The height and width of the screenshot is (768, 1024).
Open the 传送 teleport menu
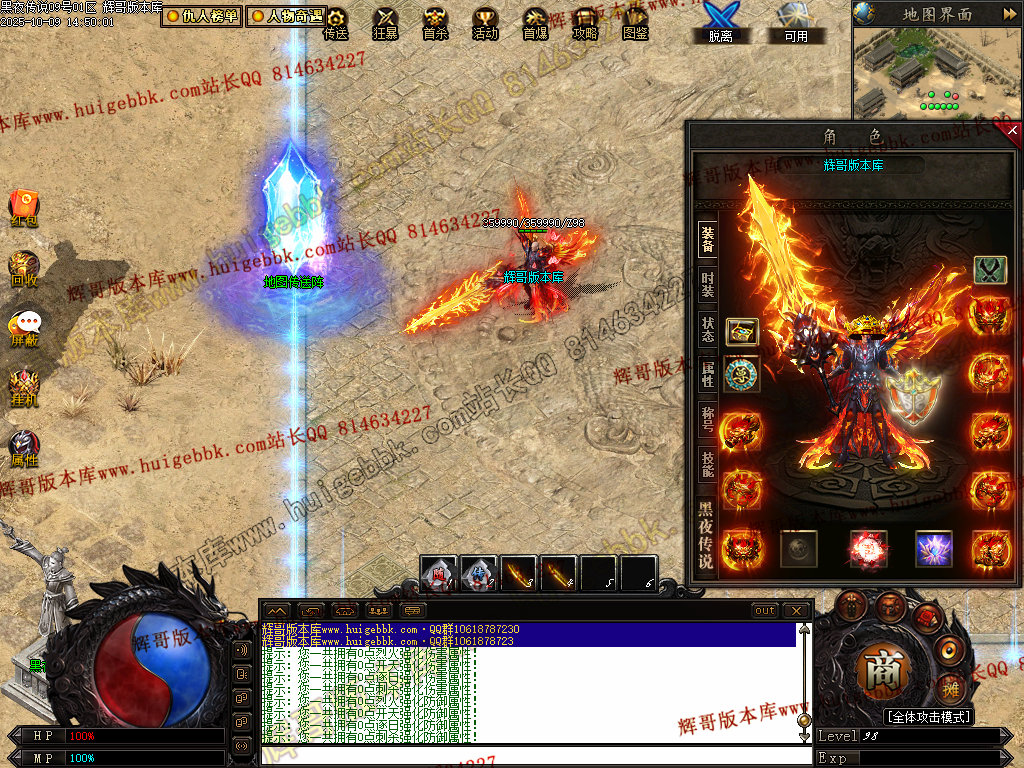pyautogui.click(x=336, y=22)
